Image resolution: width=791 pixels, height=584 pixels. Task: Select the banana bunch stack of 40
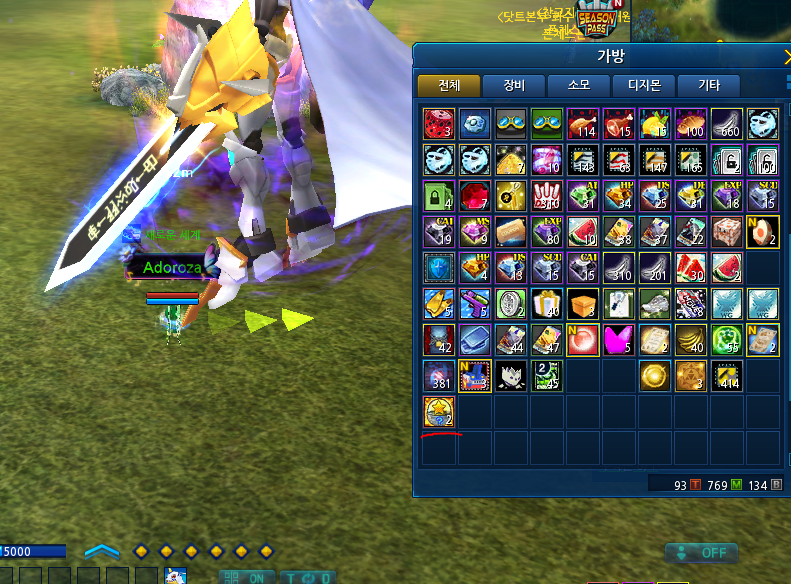692,339
